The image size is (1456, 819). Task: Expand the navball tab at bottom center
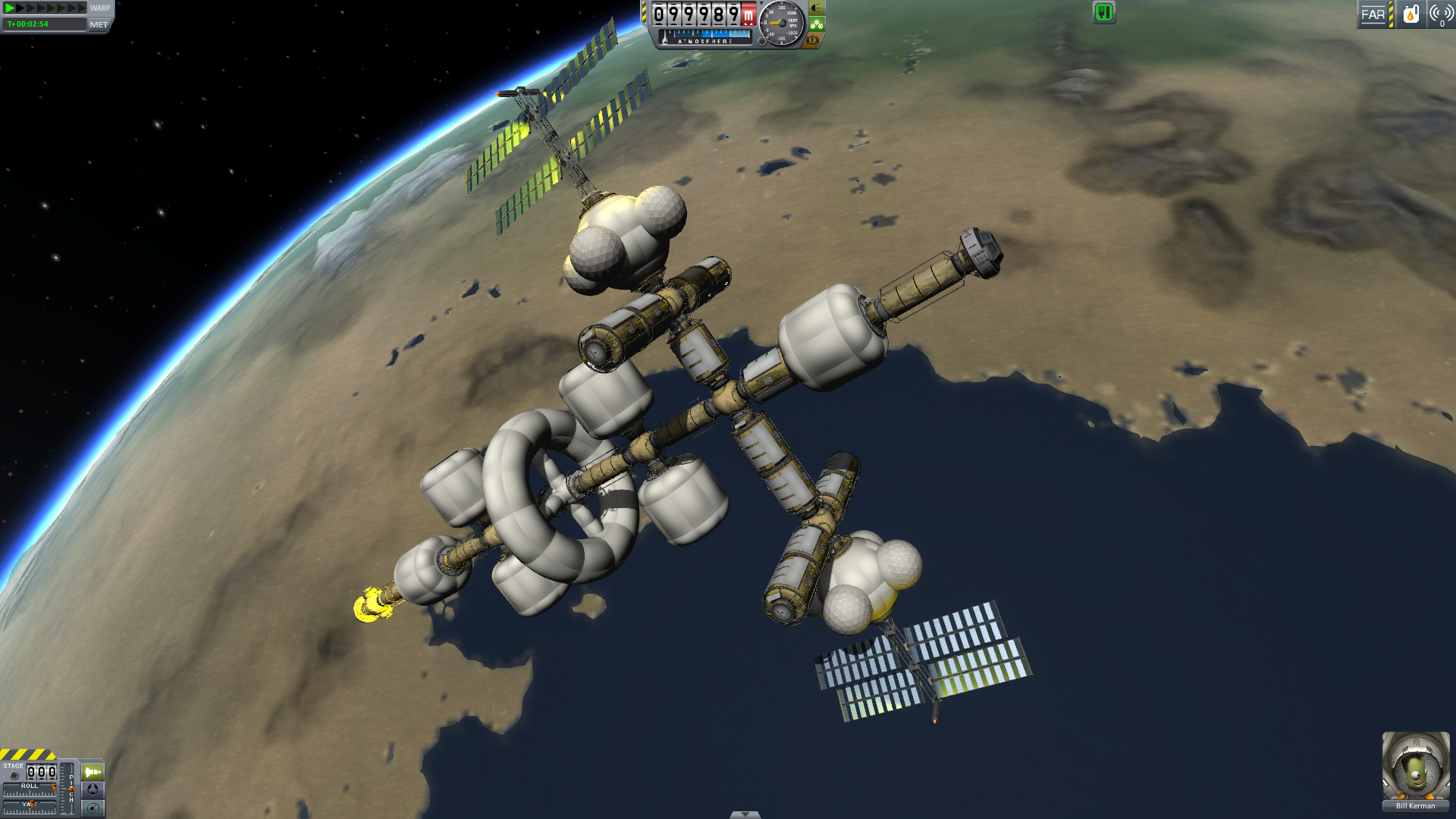pos(745,814)
